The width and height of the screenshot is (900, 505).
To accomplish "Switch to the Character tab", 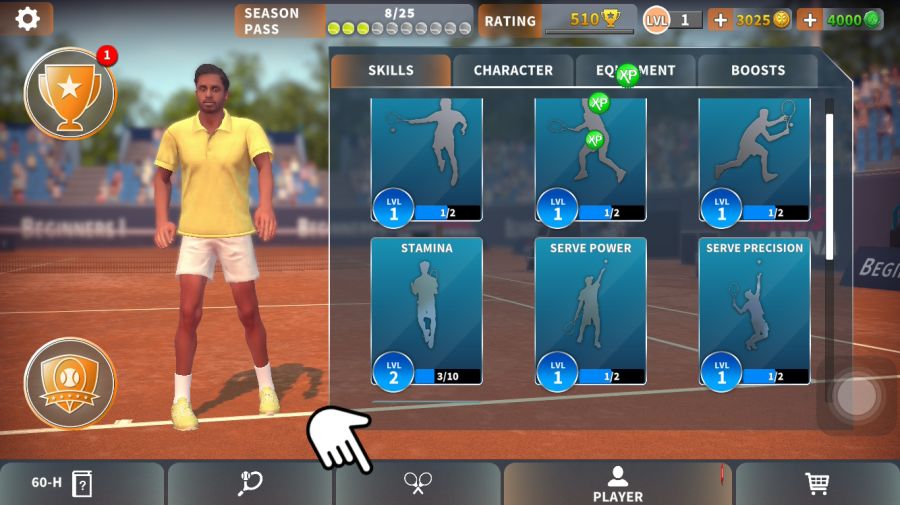I will click(513, 71).
